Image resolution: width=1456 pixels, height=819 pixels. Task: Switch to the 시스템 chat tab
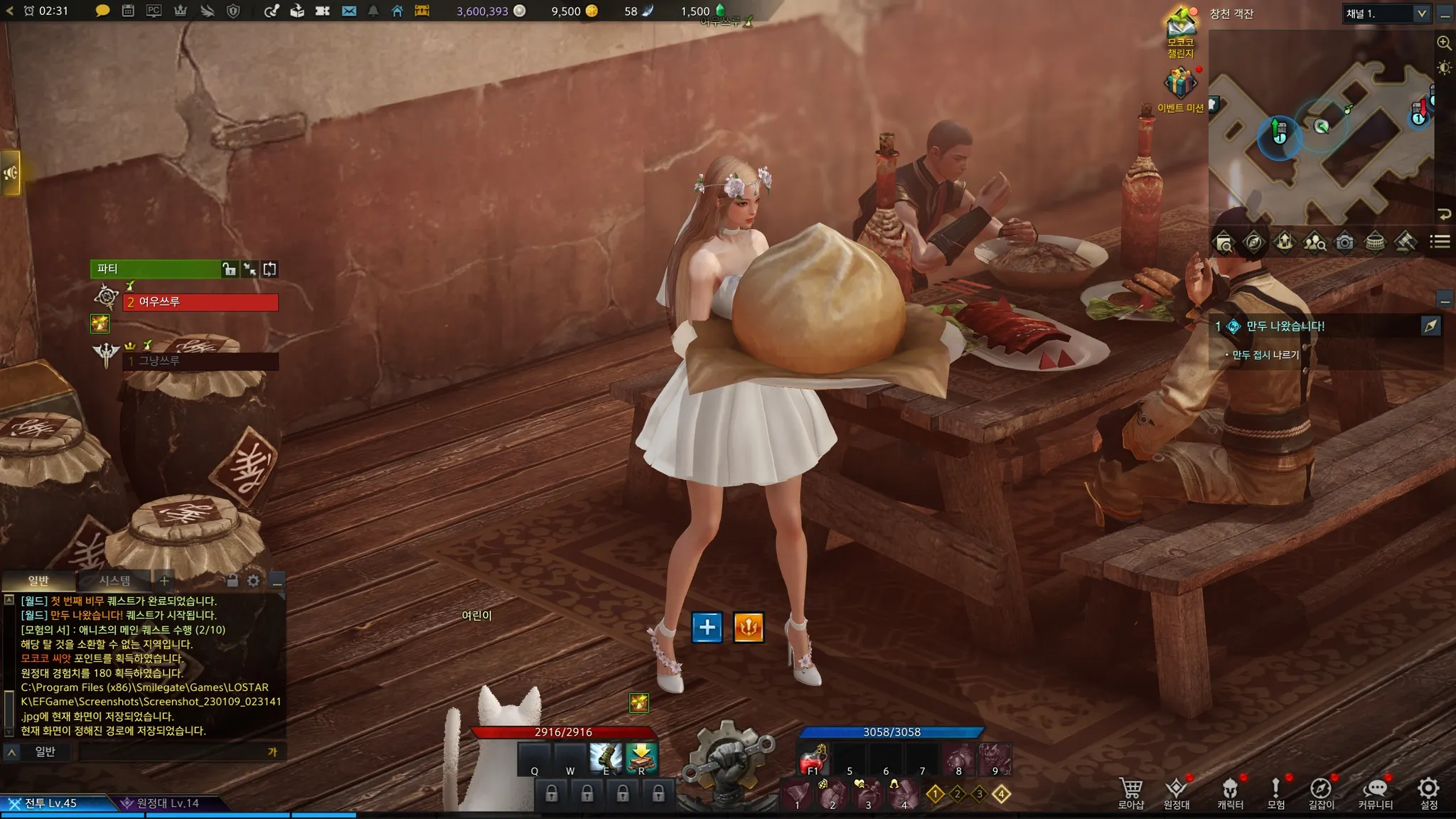coord(114,581)
